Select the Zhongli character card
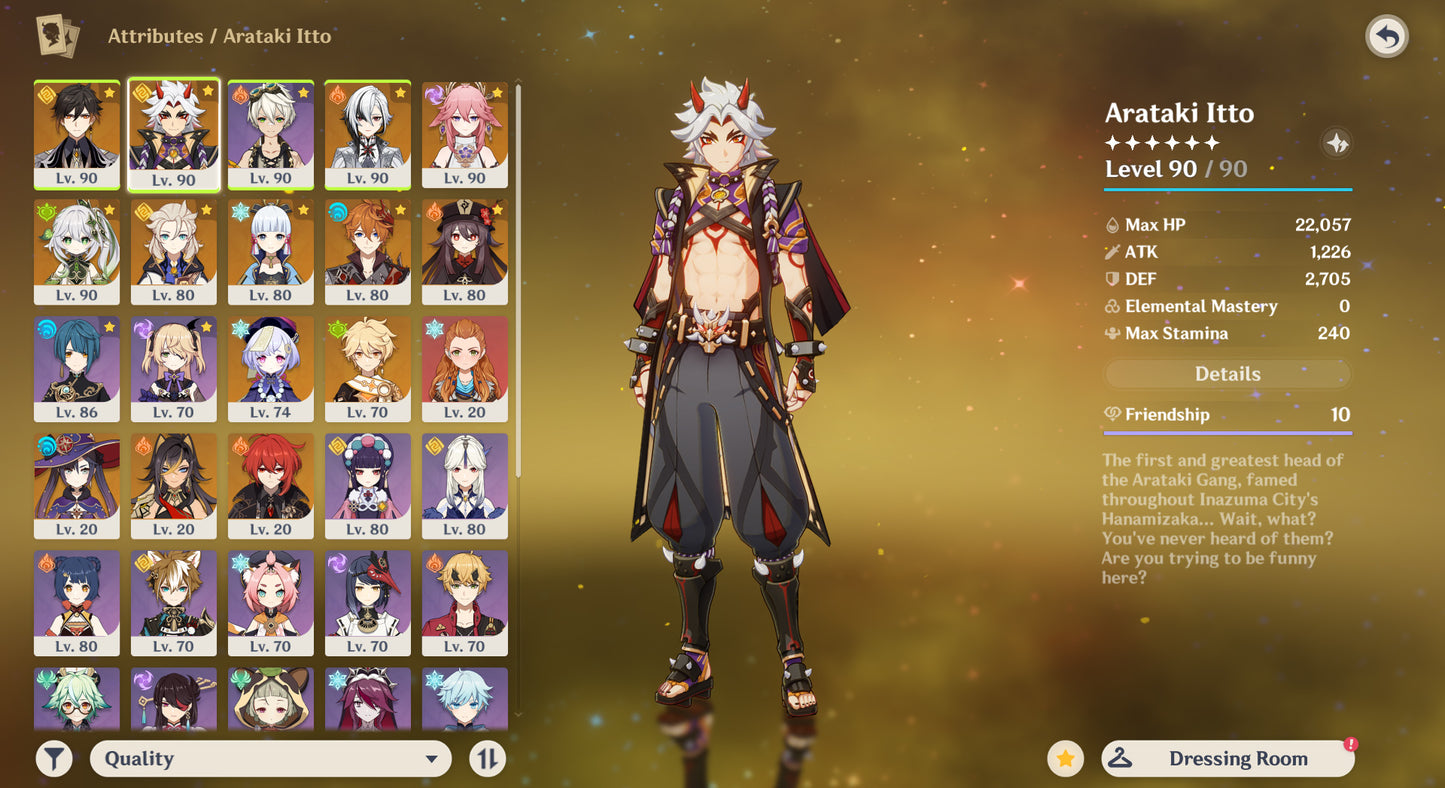Screen dimensions: 1445x788 pyautogui.click(x=77, y=135)
